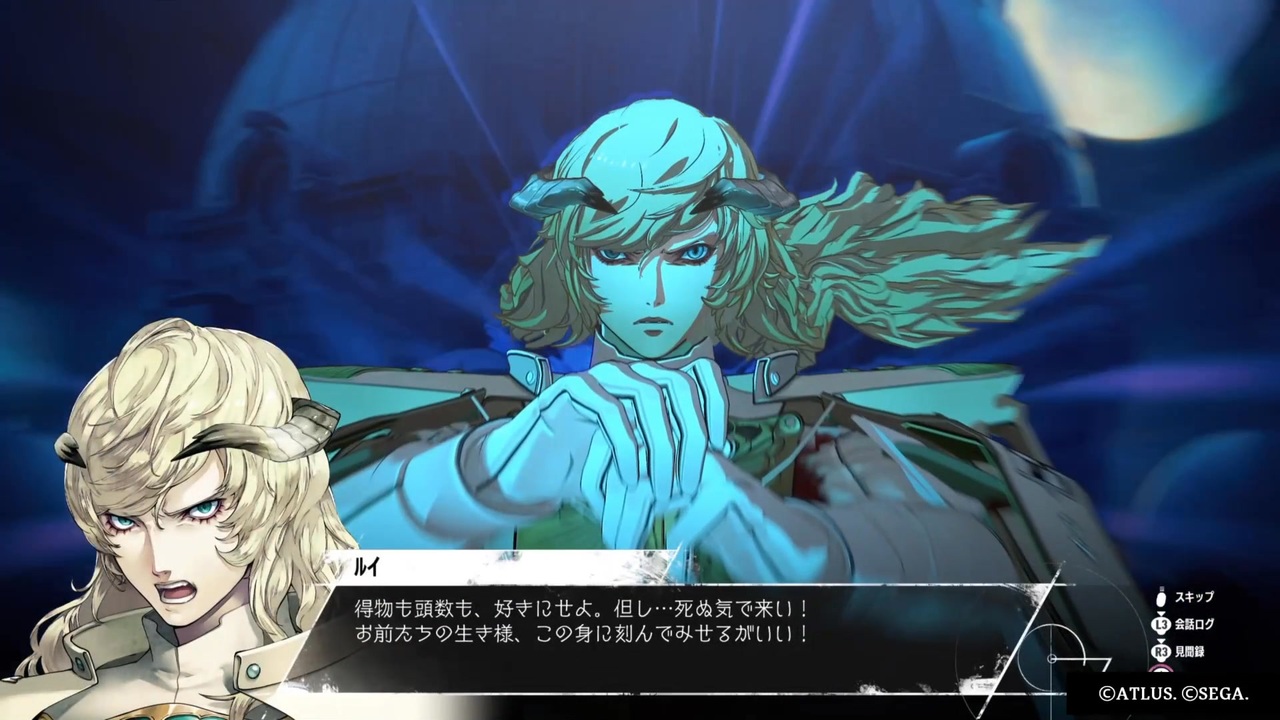Click the pink circular button prompt below R3
The image size is (1280, 720).
(1160, 666)
